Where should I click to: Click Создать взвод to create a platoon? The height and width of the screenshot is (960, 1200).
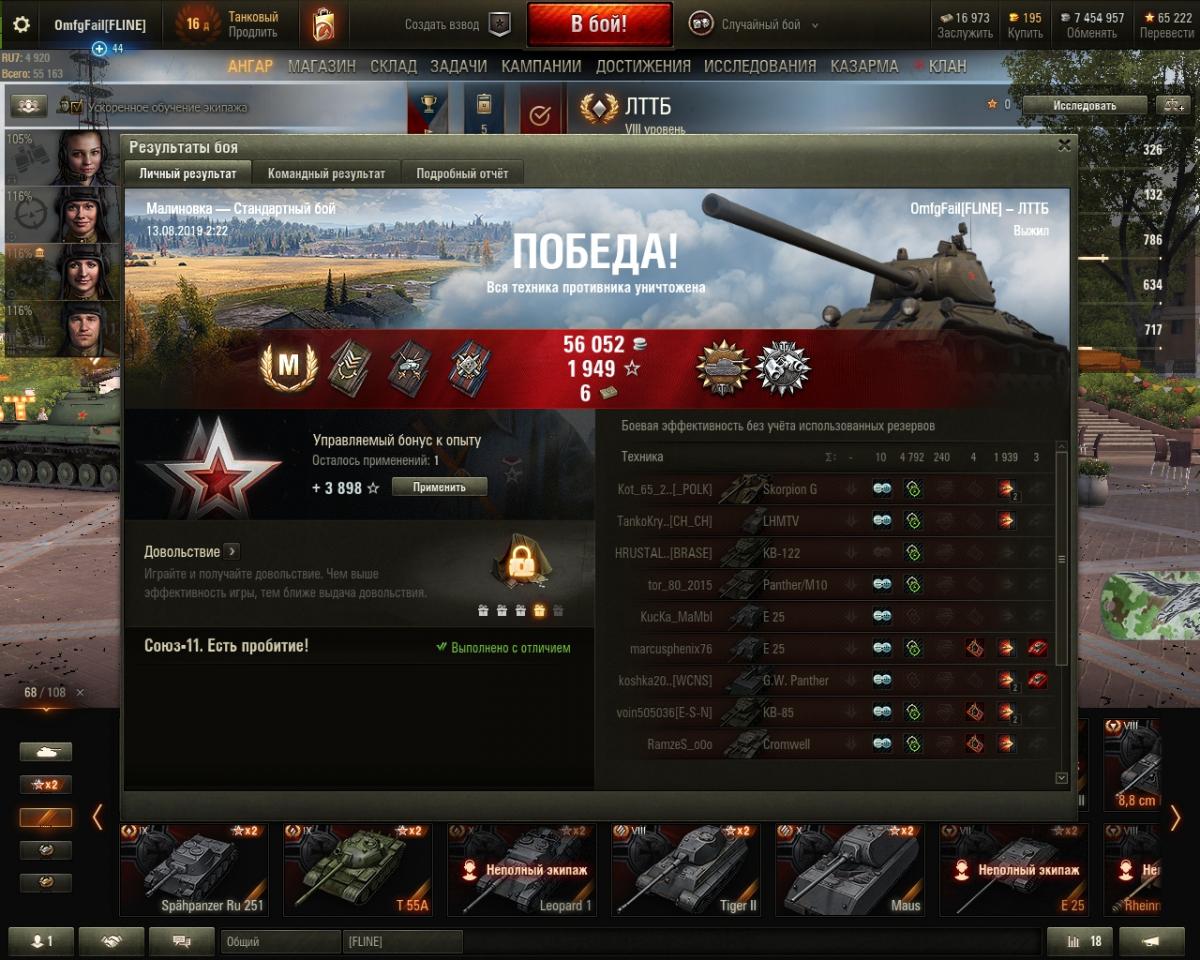click(x=458, y=25)
